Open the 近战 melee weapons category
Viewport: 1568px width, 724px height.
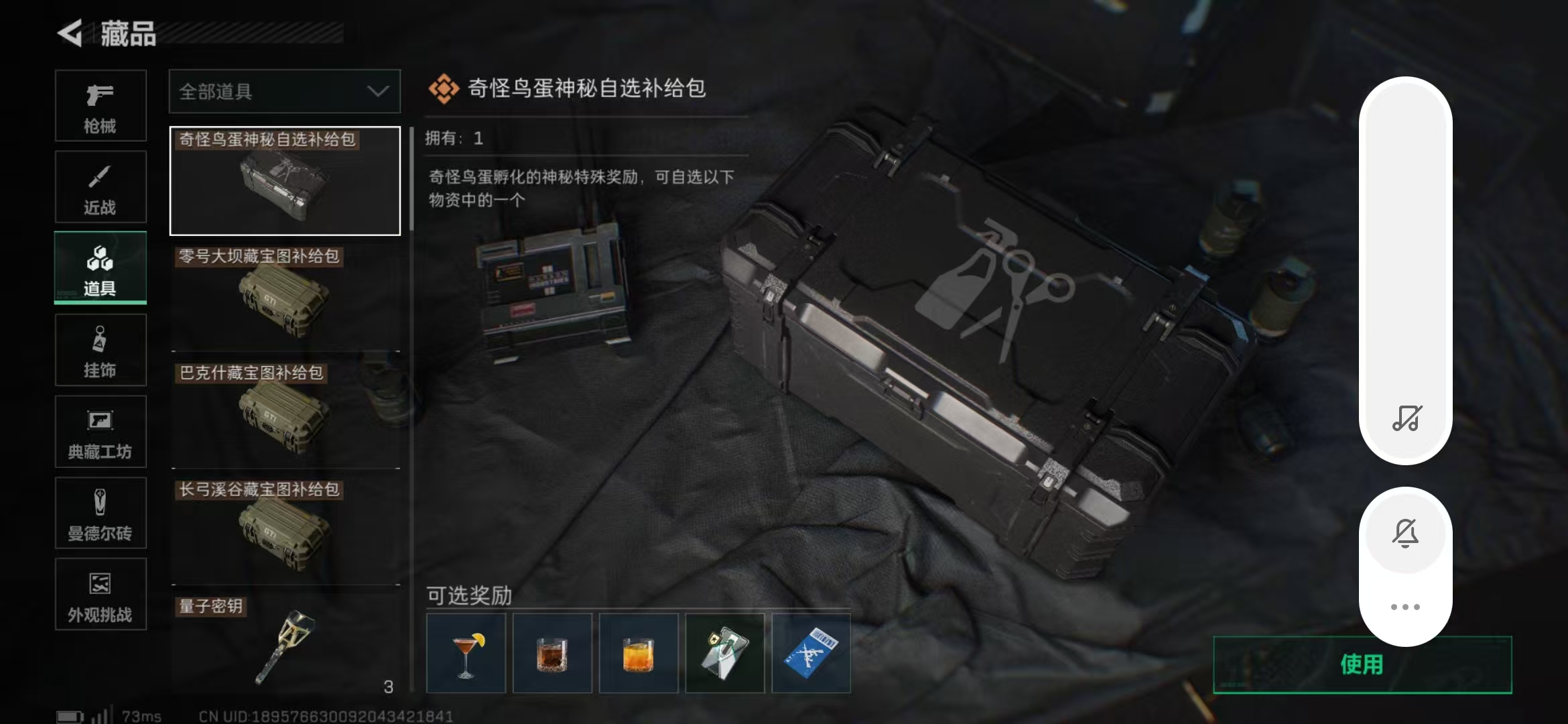(x=101, y=186)
